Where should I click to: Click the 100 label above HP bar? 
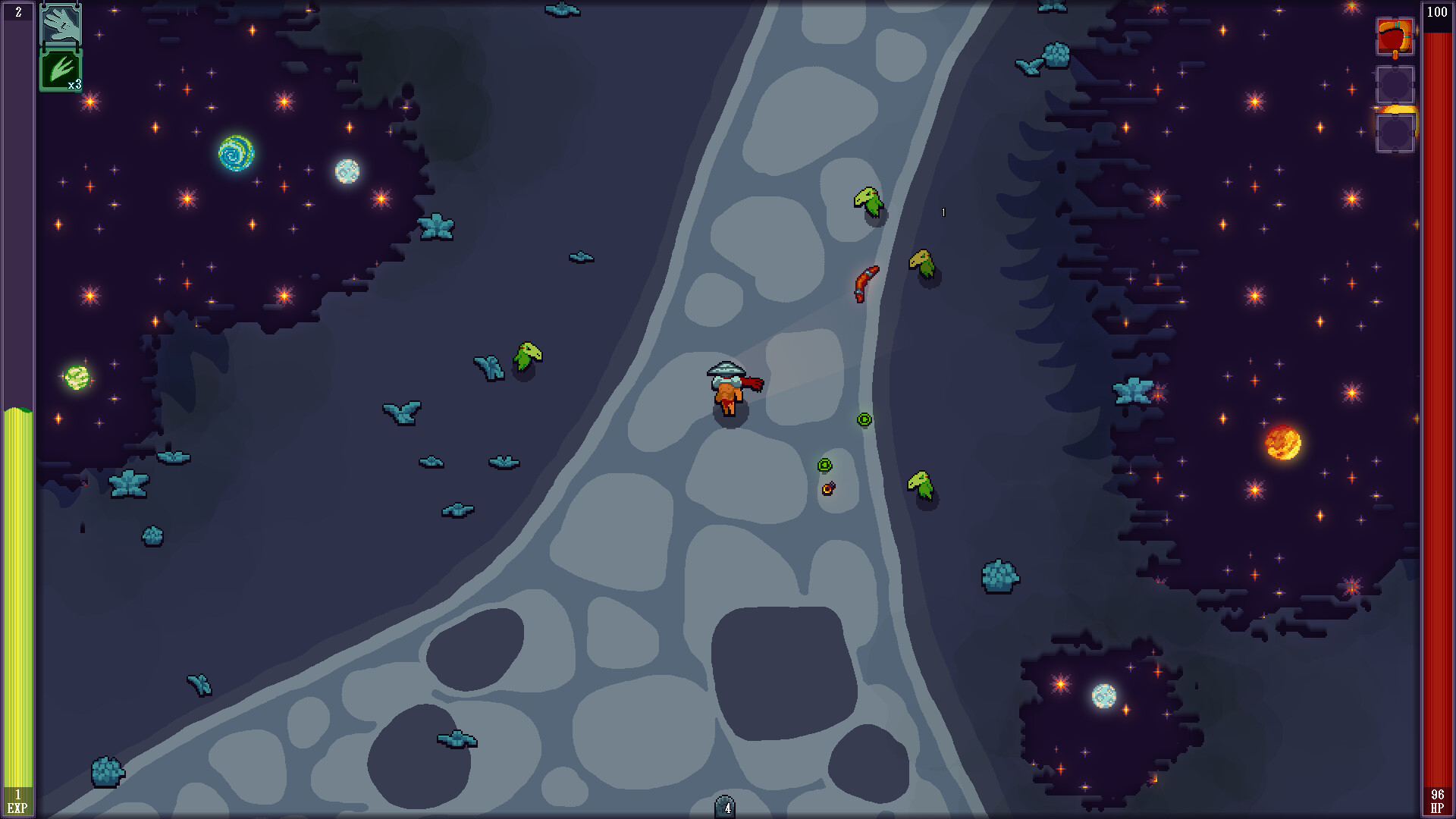point(1439,12)
